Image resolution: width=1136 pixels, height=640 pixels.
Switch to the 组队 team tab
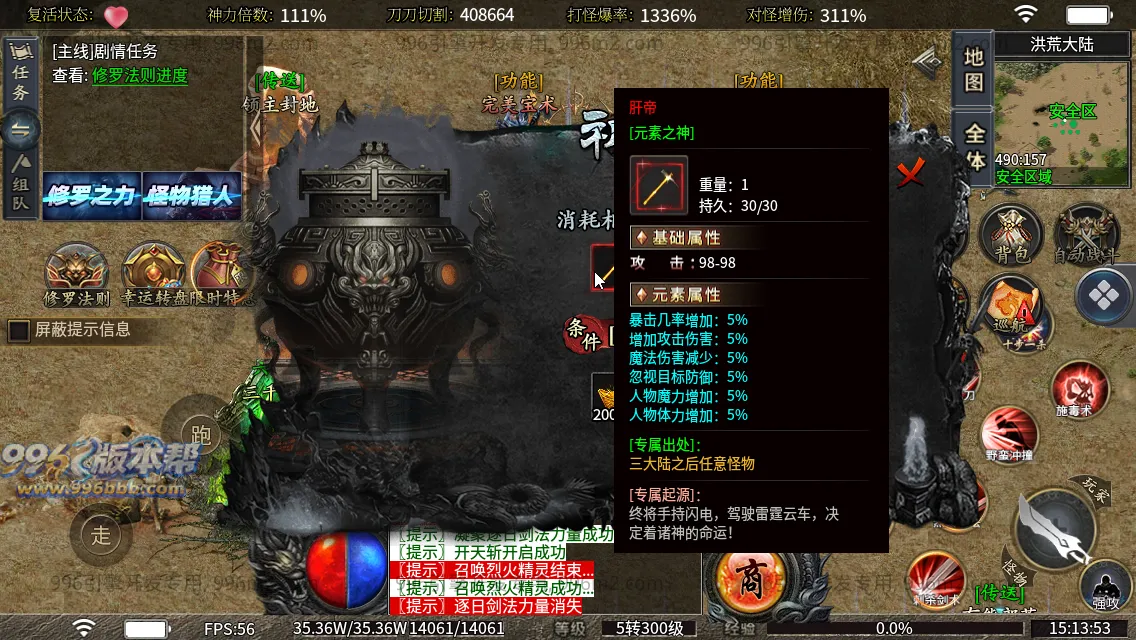point(20,184)
